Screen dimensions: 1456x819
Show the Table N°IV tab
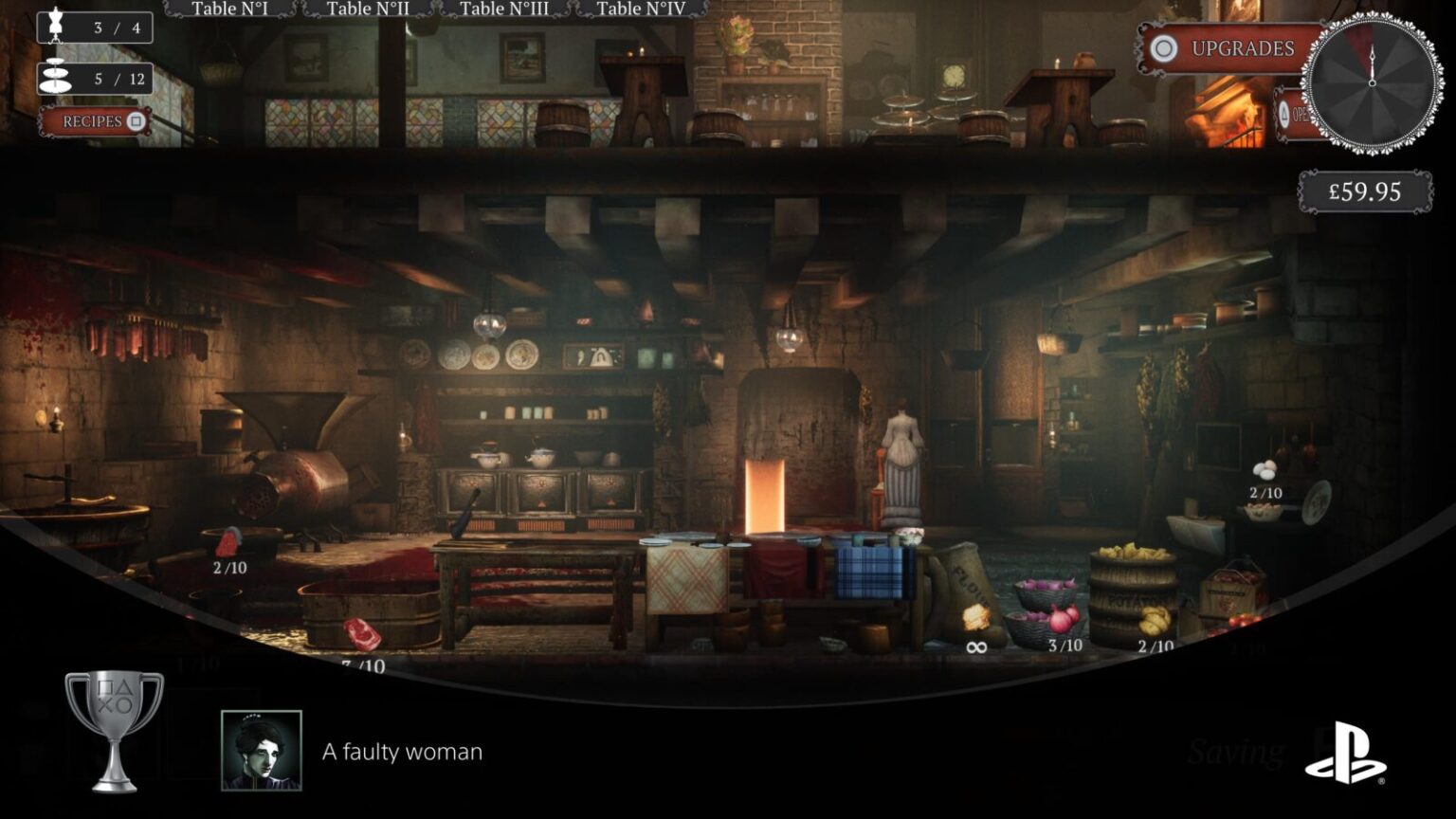pyautogui.click(x=641, y=9)
